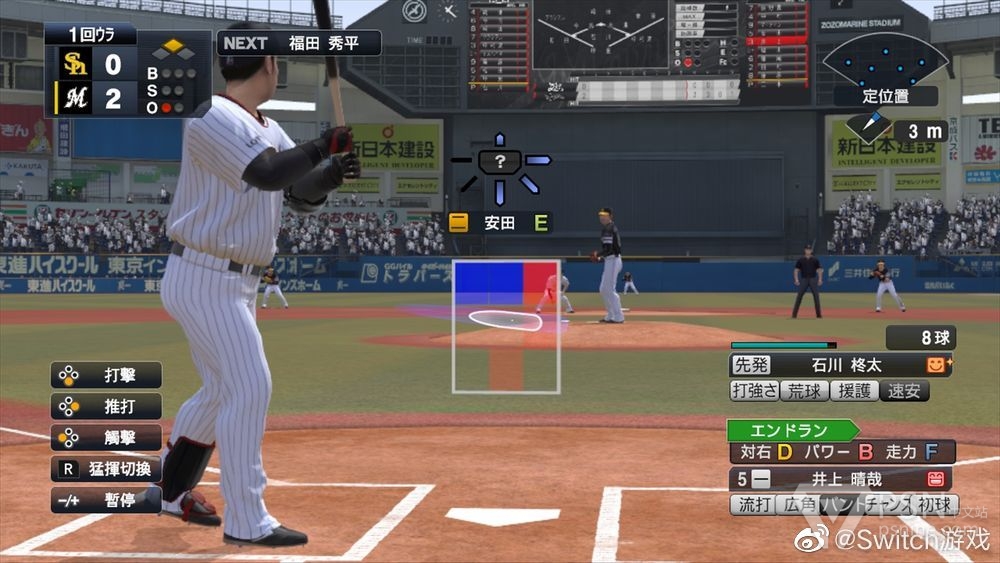This screenshot has height=563, width=1000.
Task: Select the 流打 batter ability tag
Action: [755, 505]
